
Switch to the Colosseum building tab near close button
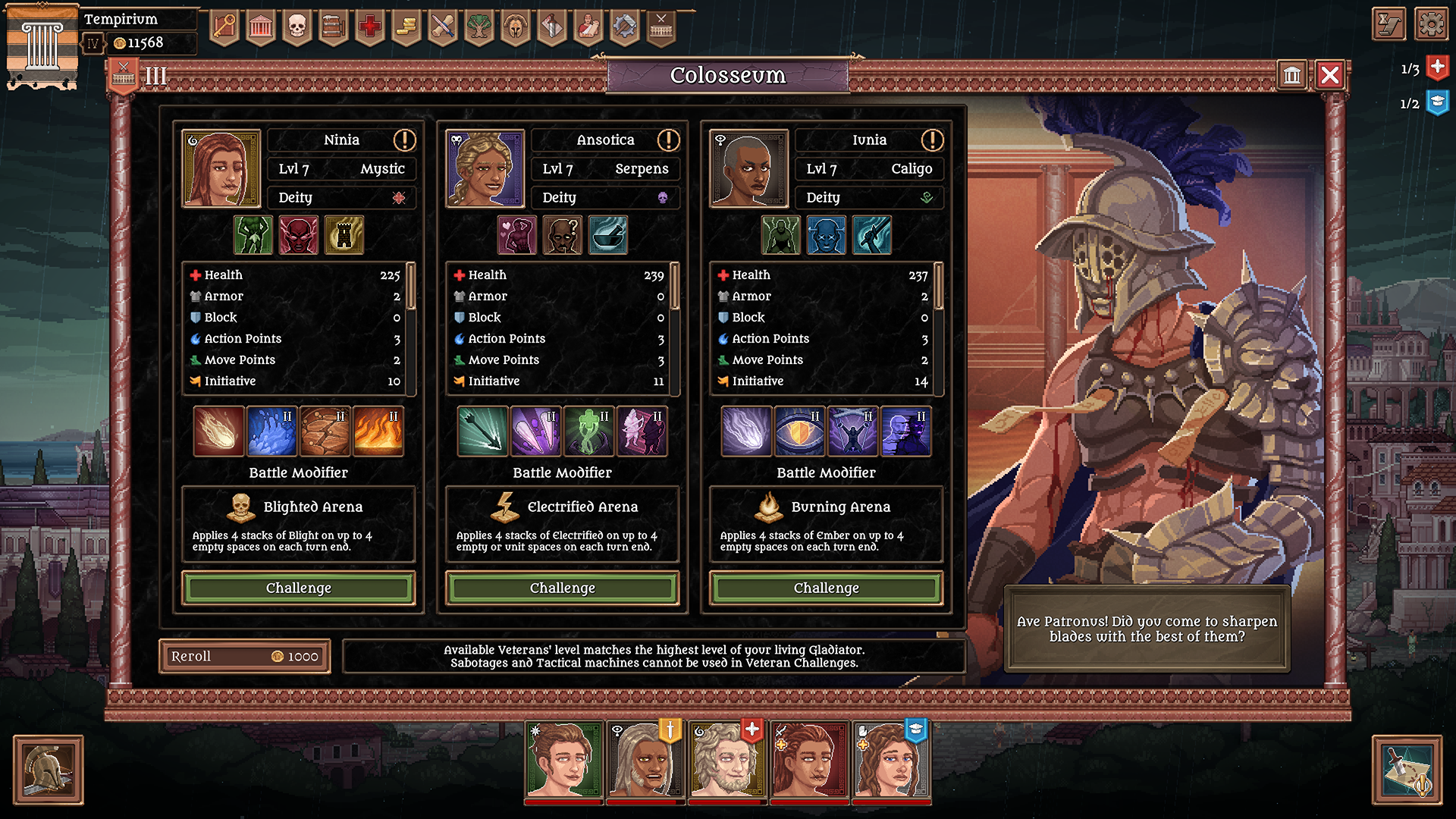(1292, 76)
